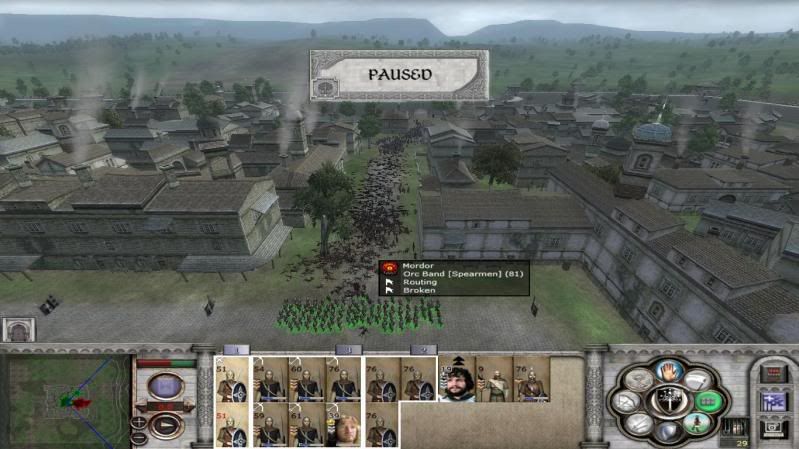Choose the unit card with 60 soldiers
799x449 pixels.
point(304,381)
